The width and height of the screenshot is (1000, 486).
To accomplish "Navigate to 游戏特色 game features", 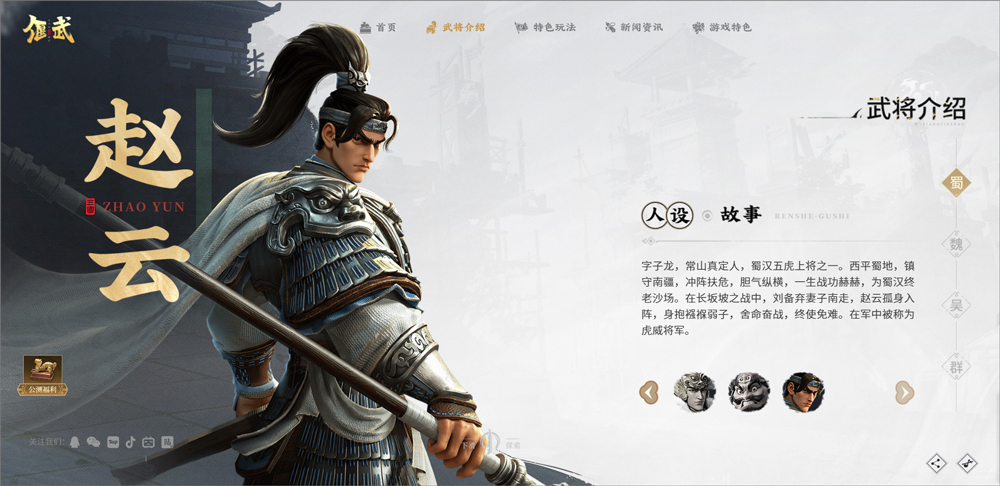I will pyautogui.click(x=722, y=27).
